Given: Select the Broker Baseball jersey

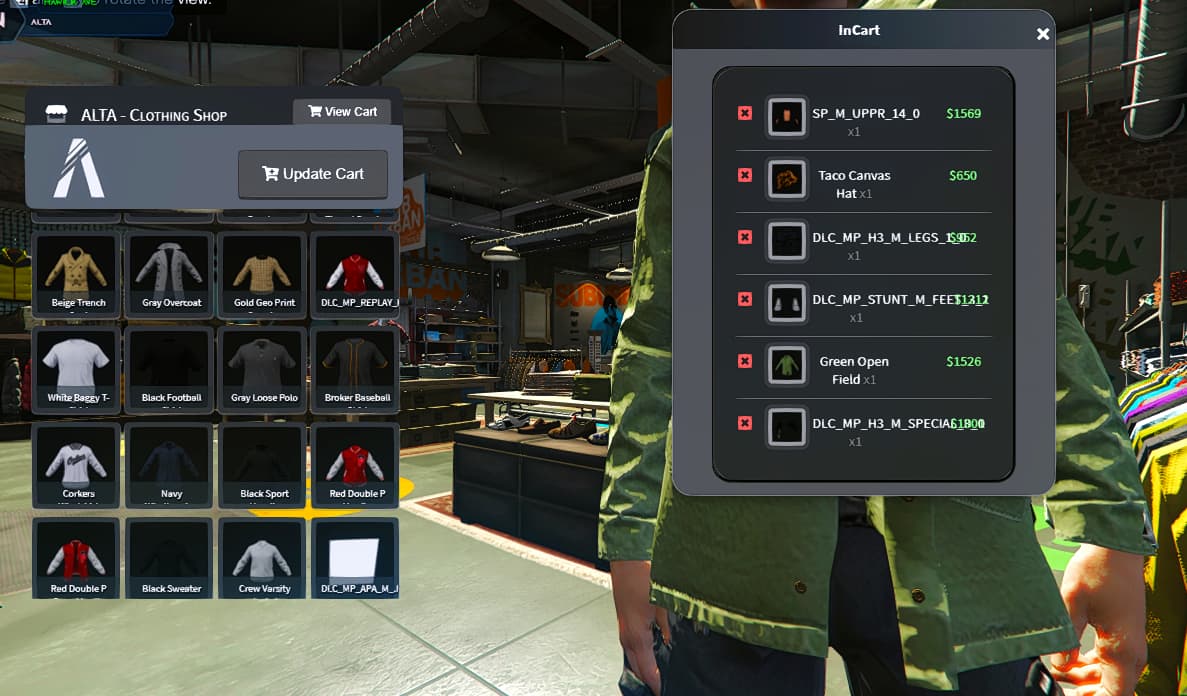Looking at the screenshot, I should pos(356,367).
